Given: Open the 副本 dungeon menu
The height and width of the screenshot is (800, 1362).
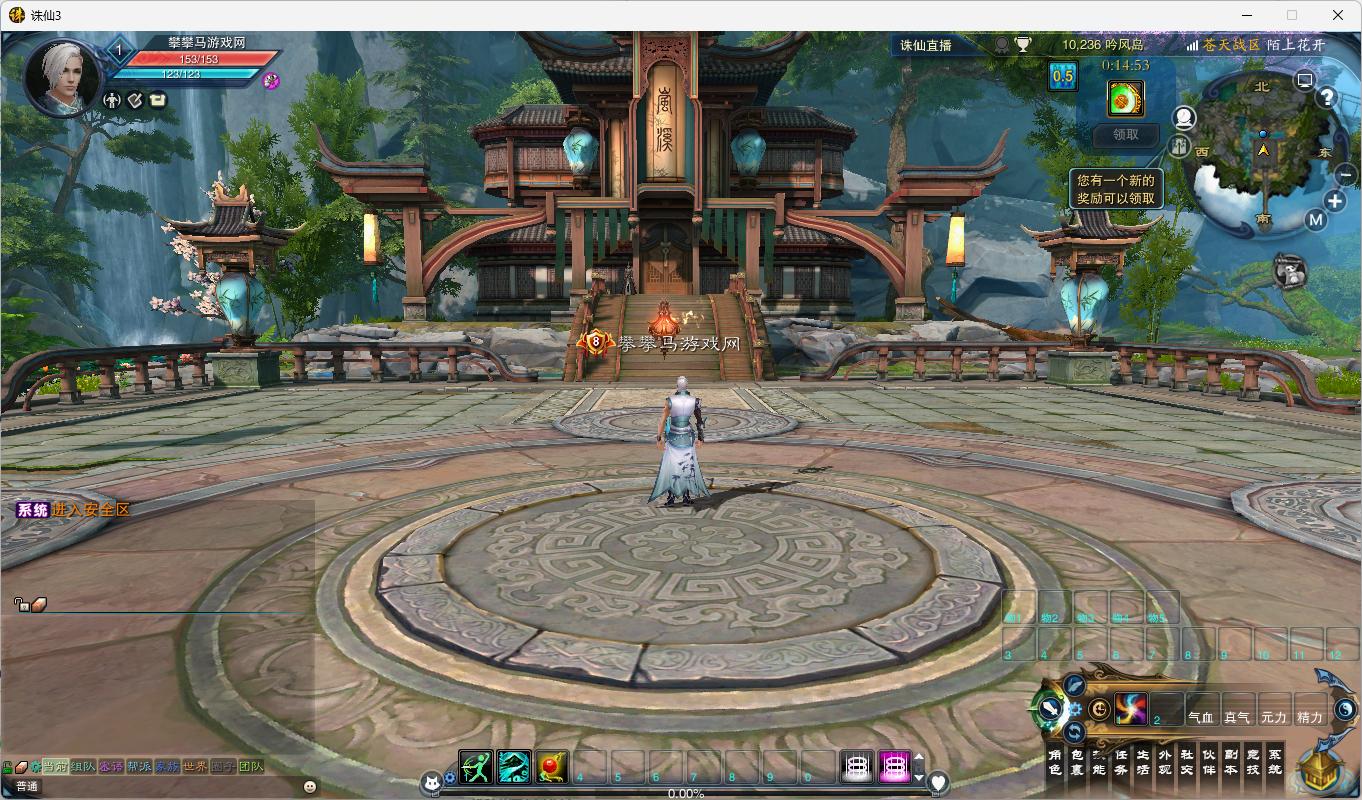Looking at the screenshot, I should 1231,762.
